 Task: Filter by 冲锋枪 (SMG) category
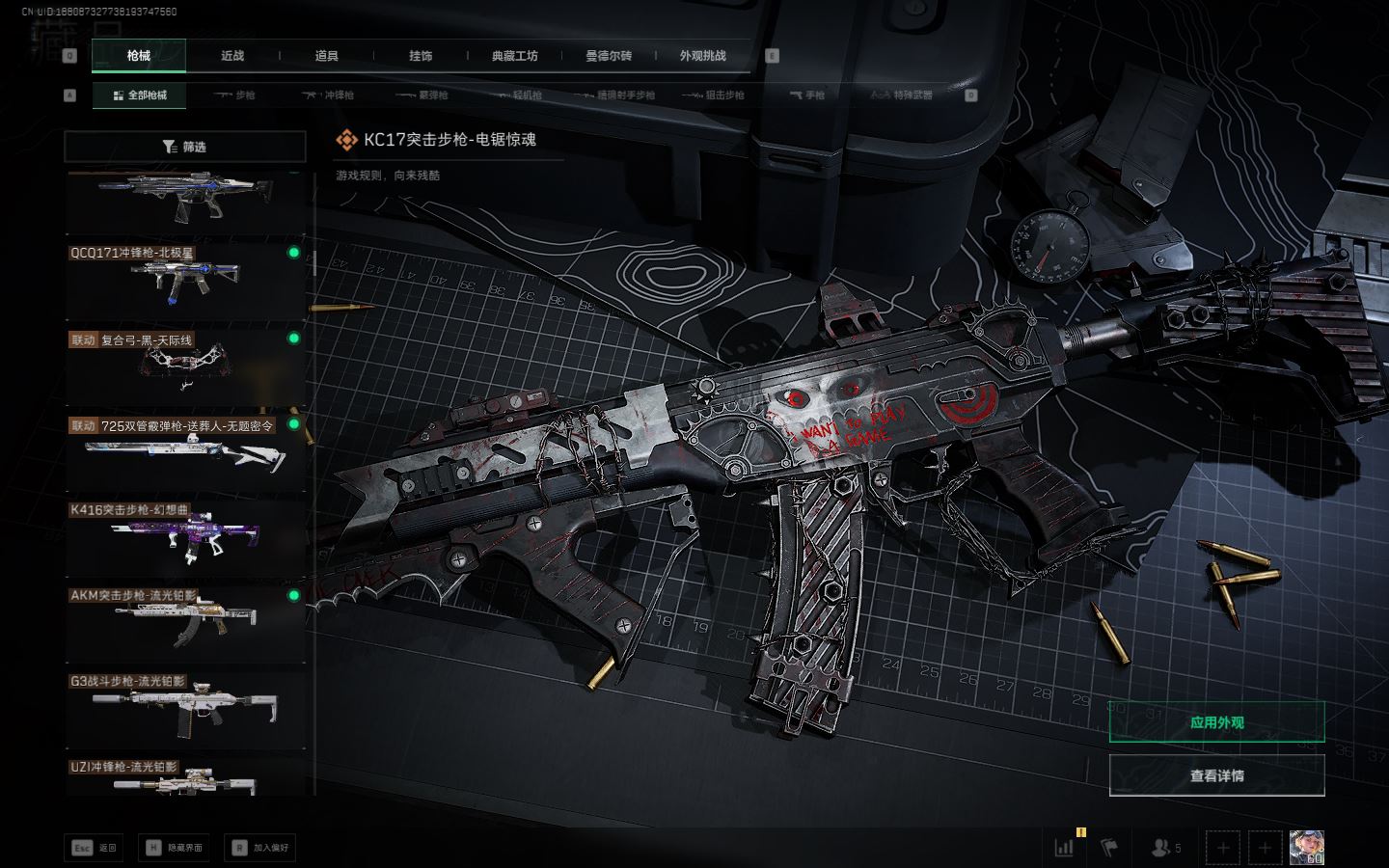click(x=329, y=95)
